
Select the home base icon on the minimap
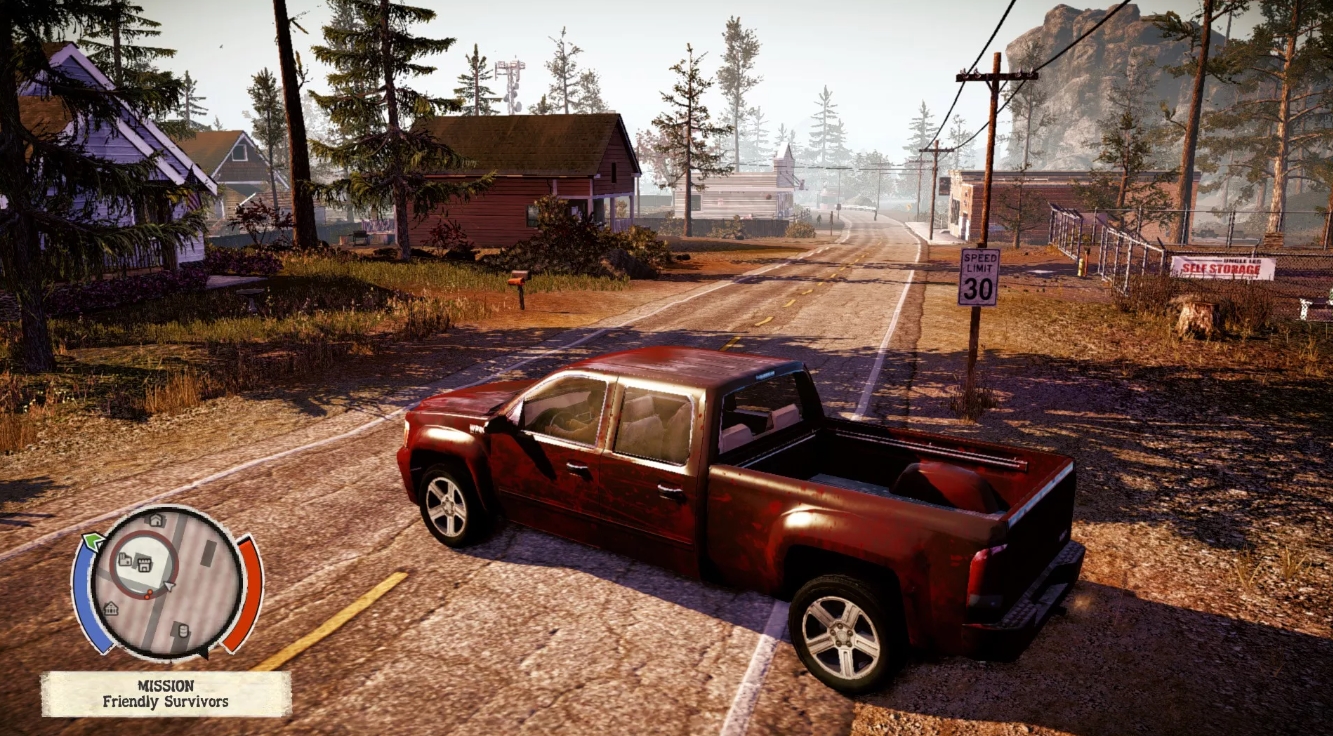click(x=154, y=520)
